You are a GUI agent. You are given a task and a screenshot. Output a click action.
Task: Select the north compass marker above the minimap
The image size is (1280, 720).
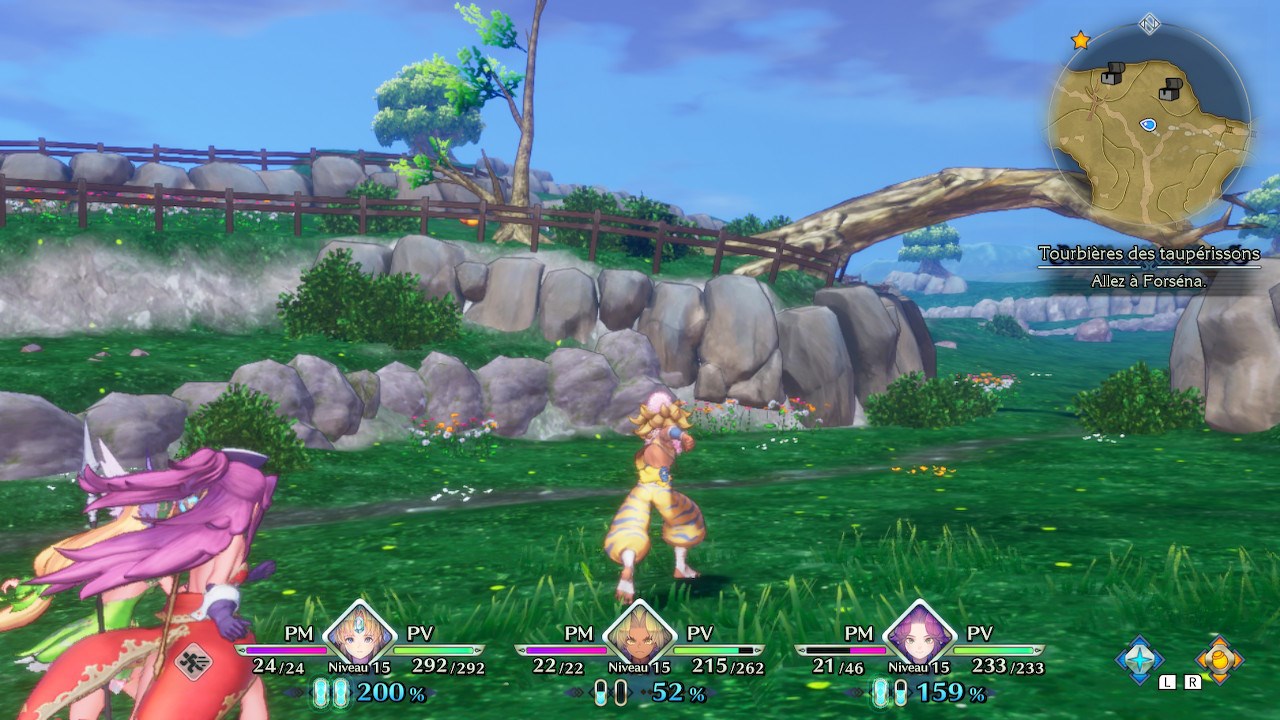click(1149, 23)
